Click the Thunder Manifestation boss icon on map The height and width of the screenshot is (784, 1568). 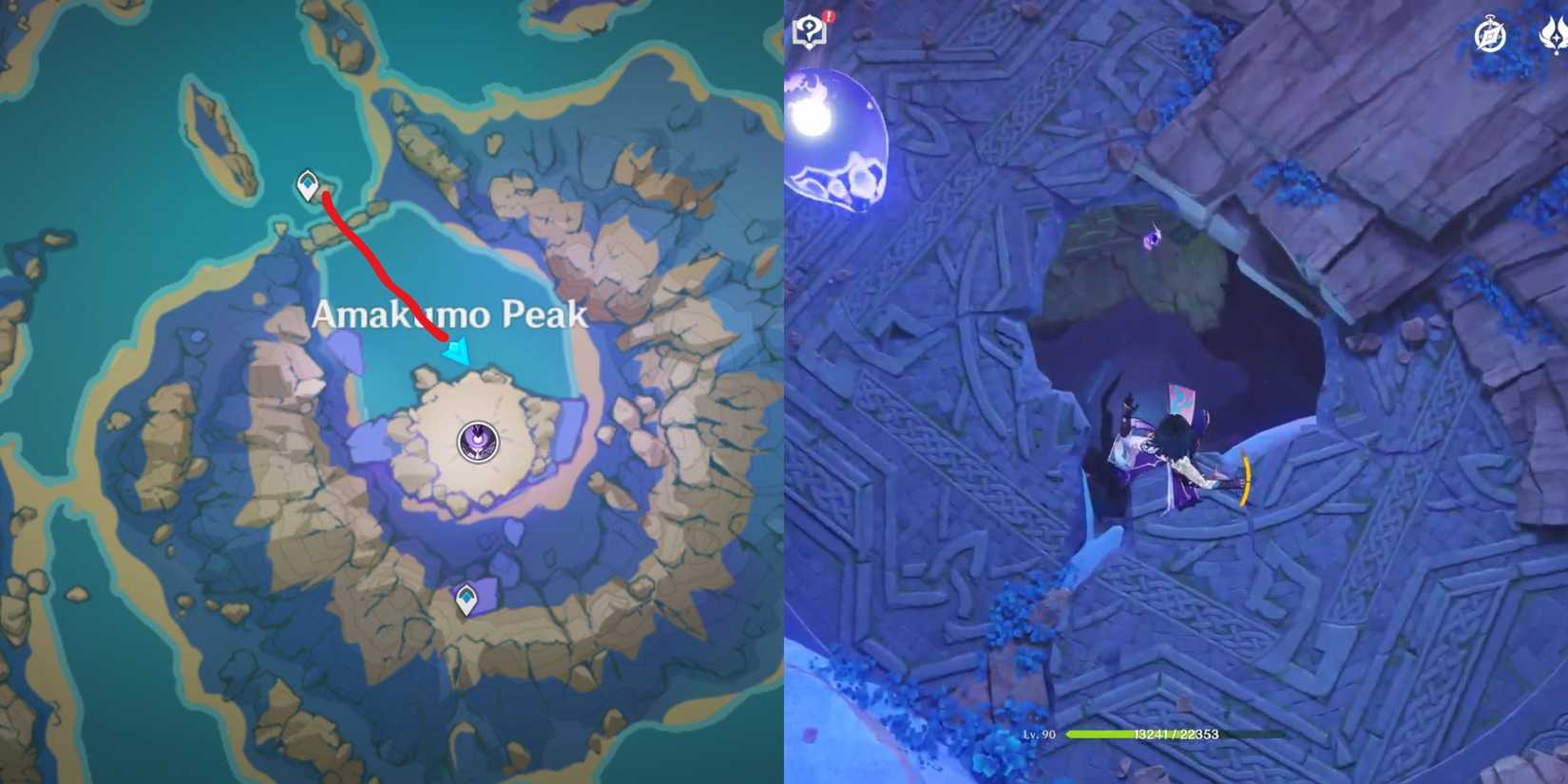tap(477, 440)
